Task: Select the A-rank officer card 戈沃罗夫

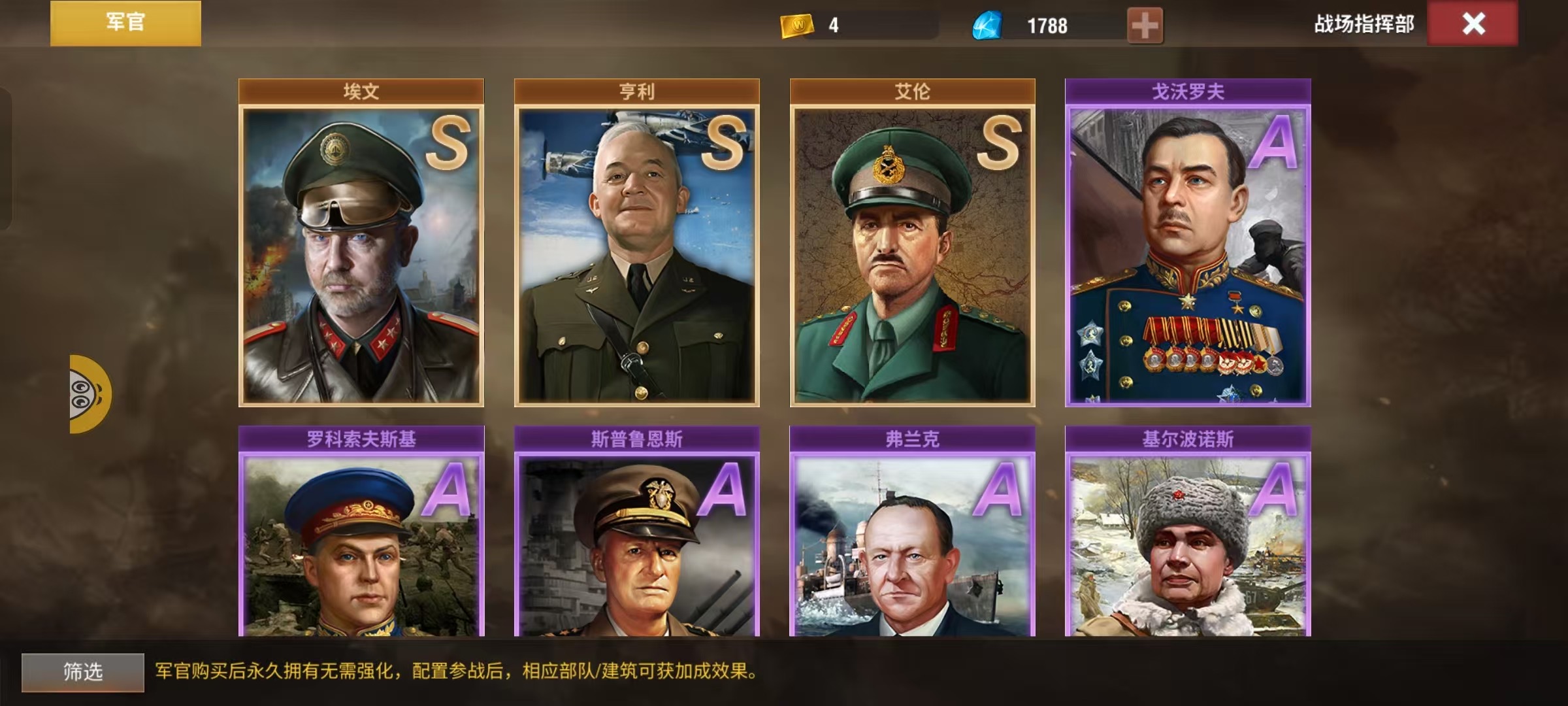Action: coord(1188,254)
